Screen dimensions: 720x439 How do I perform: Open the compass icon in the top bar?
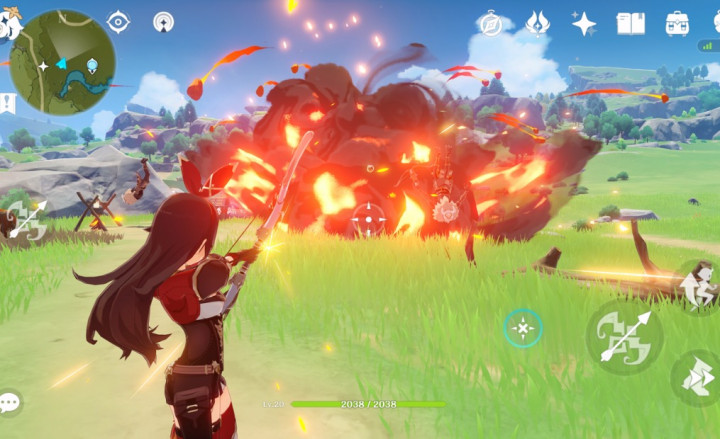pos(491,23)
